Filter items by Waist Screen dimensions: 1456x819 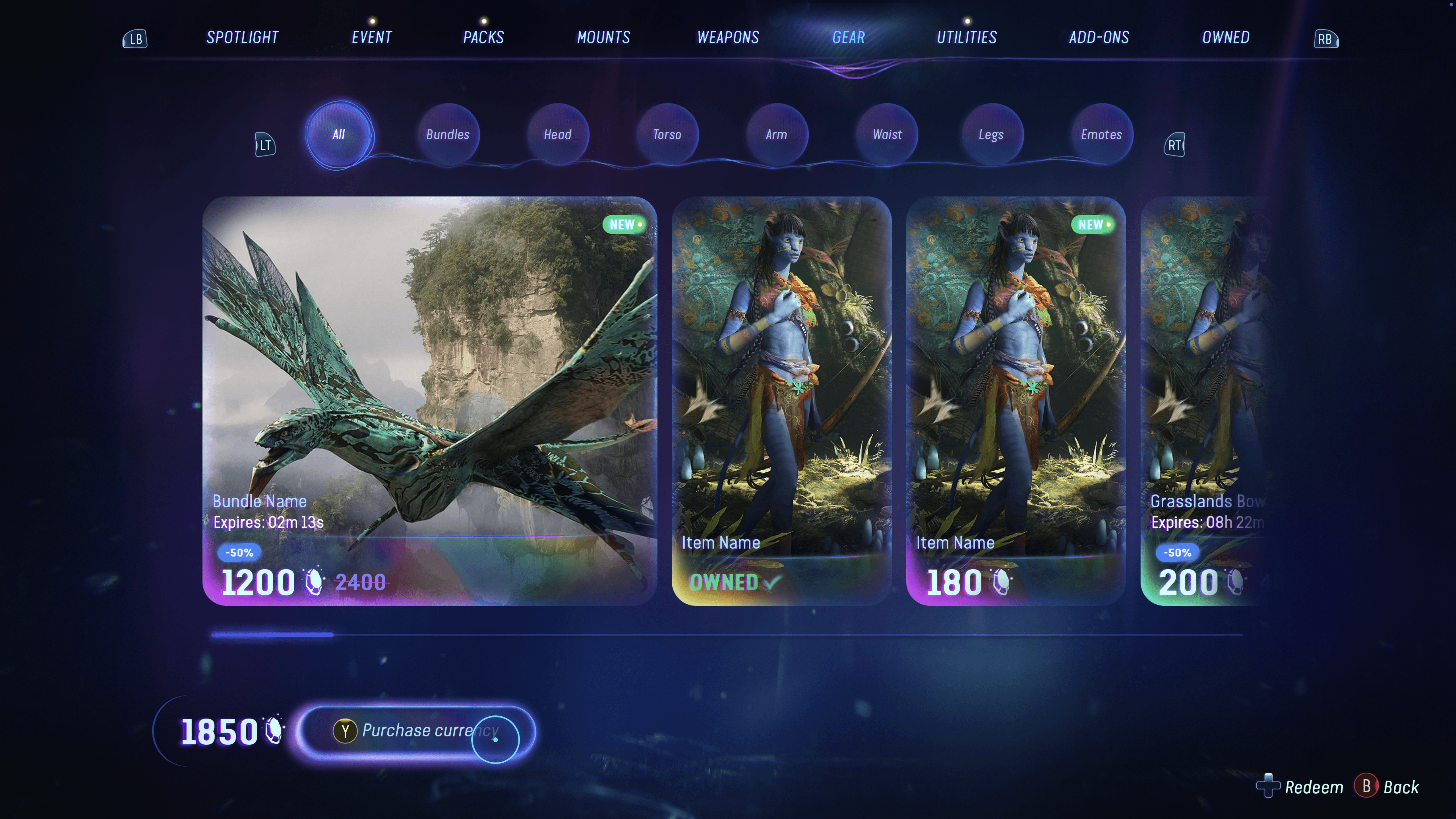(x=887, y=135)
